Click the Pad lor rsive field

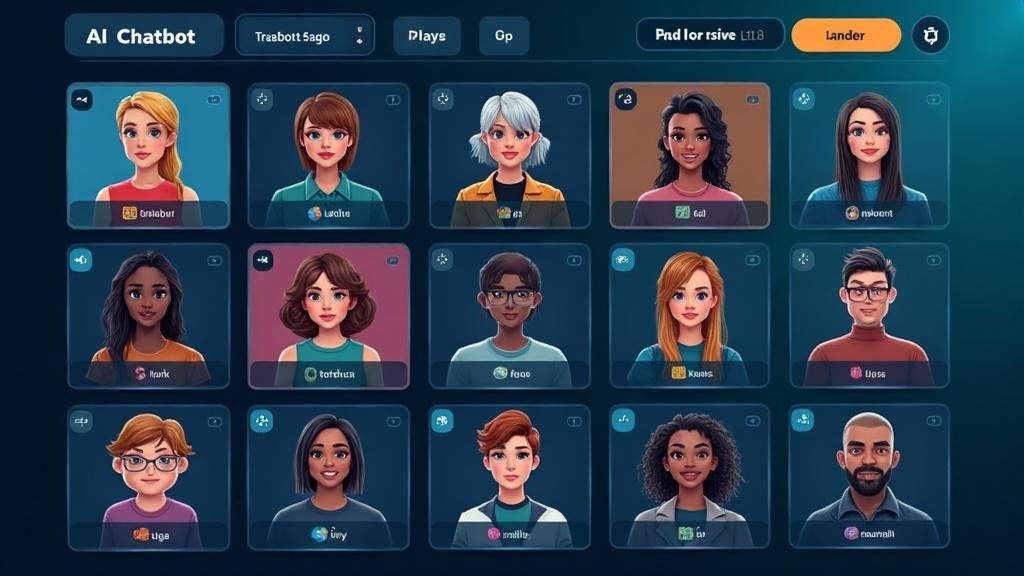point(710,35)
